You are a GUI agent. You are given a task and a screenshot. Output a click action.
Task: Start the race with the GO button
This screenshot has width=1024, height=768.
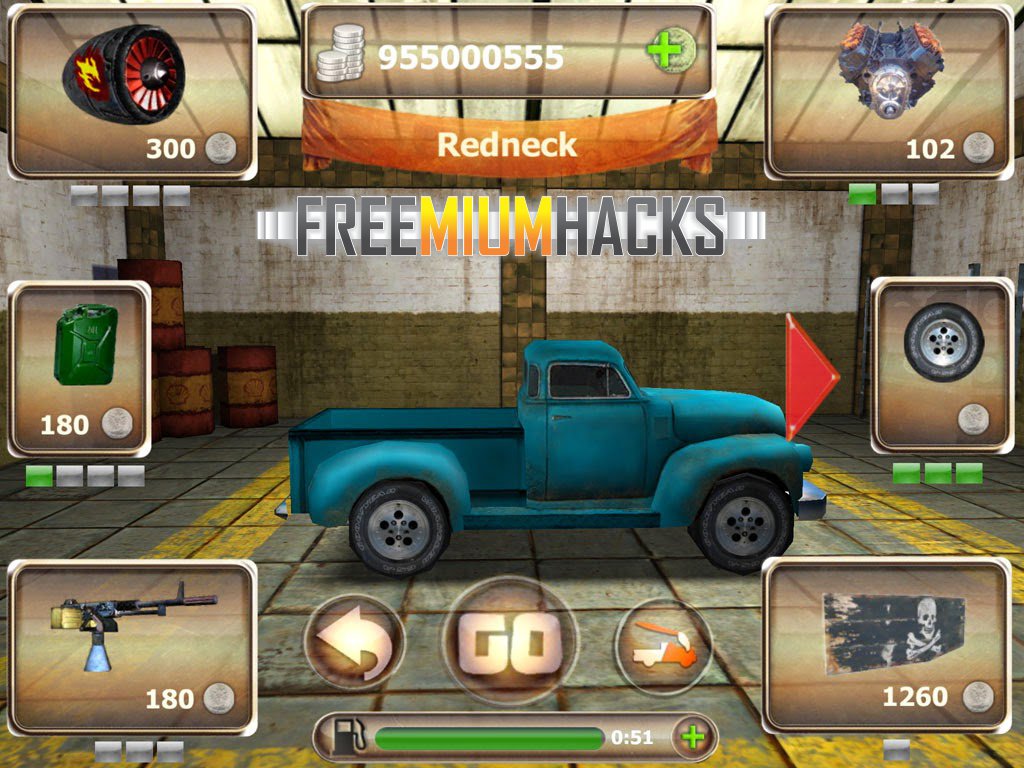point(509,641)
